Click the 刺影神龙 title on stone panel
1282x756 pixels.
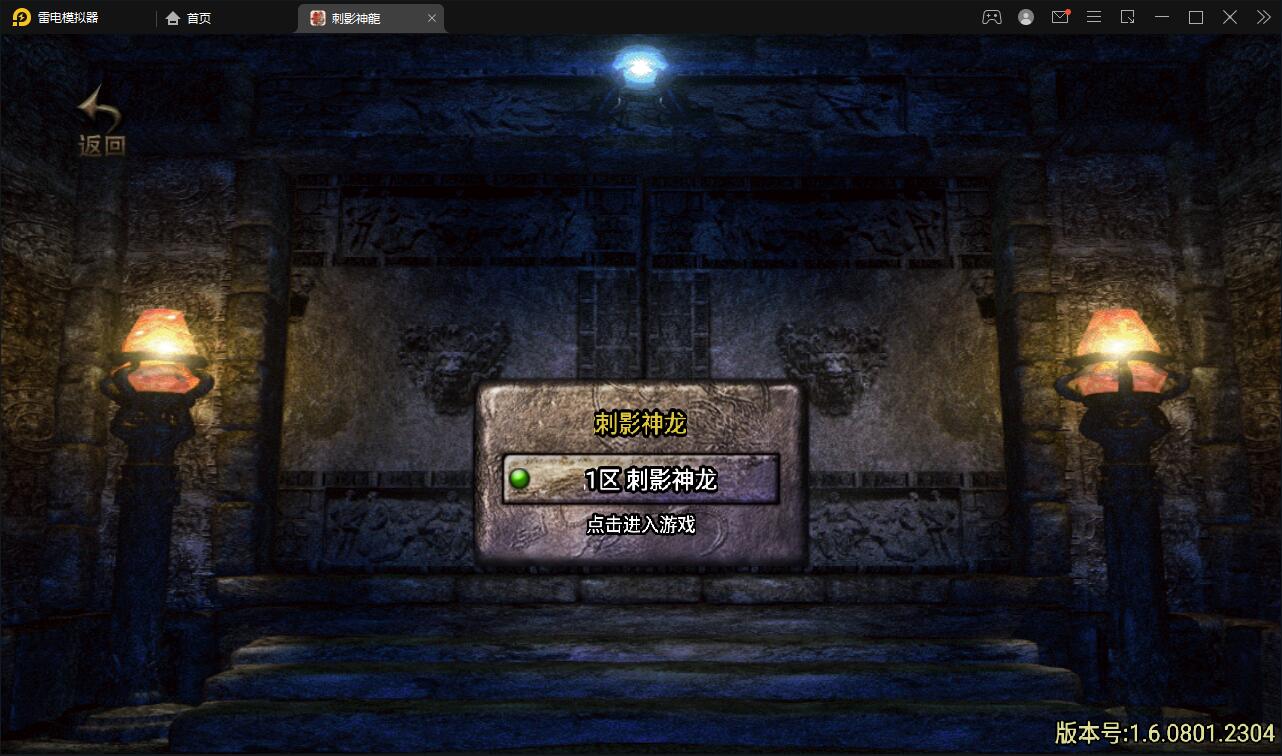[639, 422]
